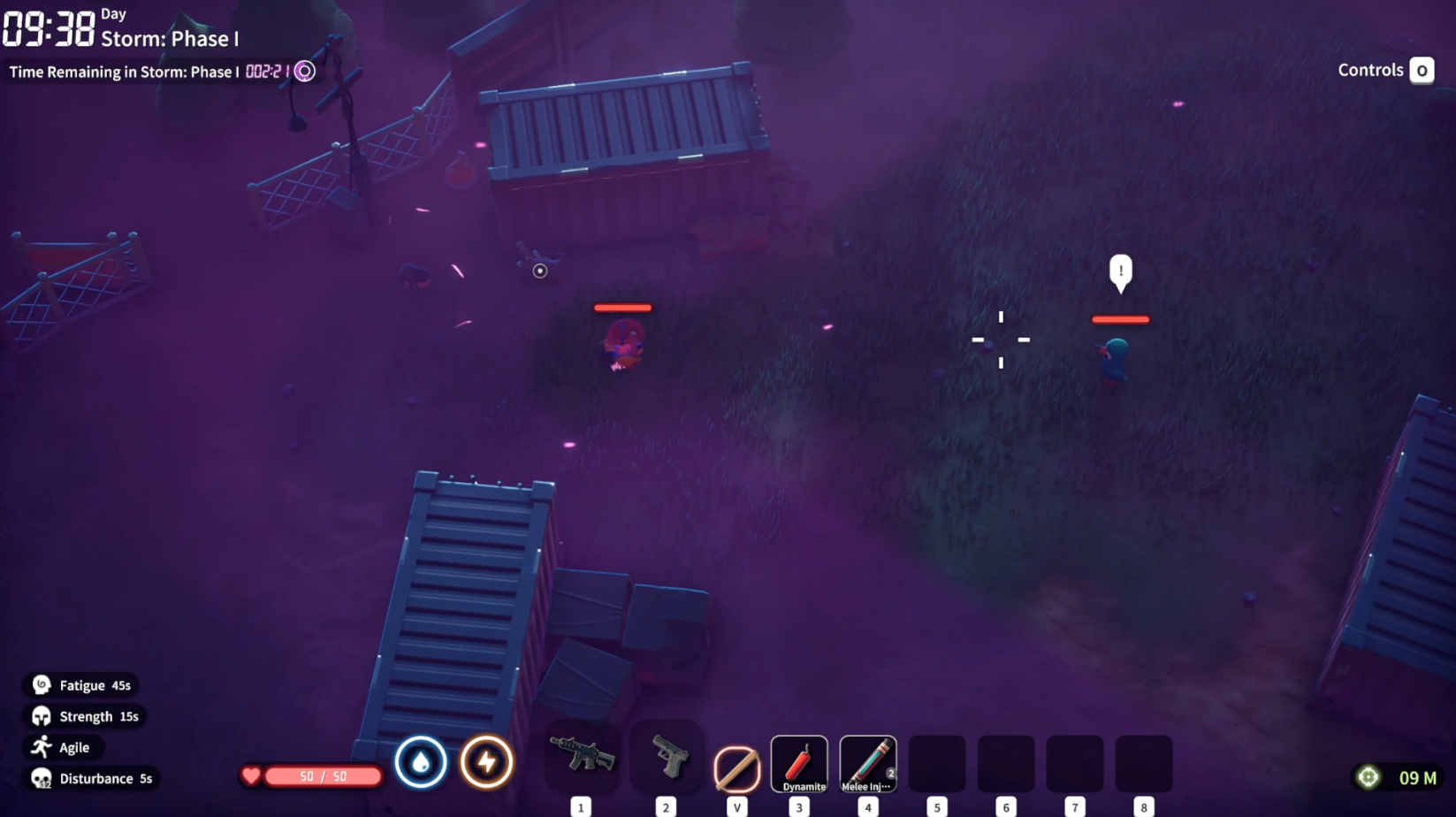
Task: Click the Agile running-figure buff icon
Action: click(39, 746)
